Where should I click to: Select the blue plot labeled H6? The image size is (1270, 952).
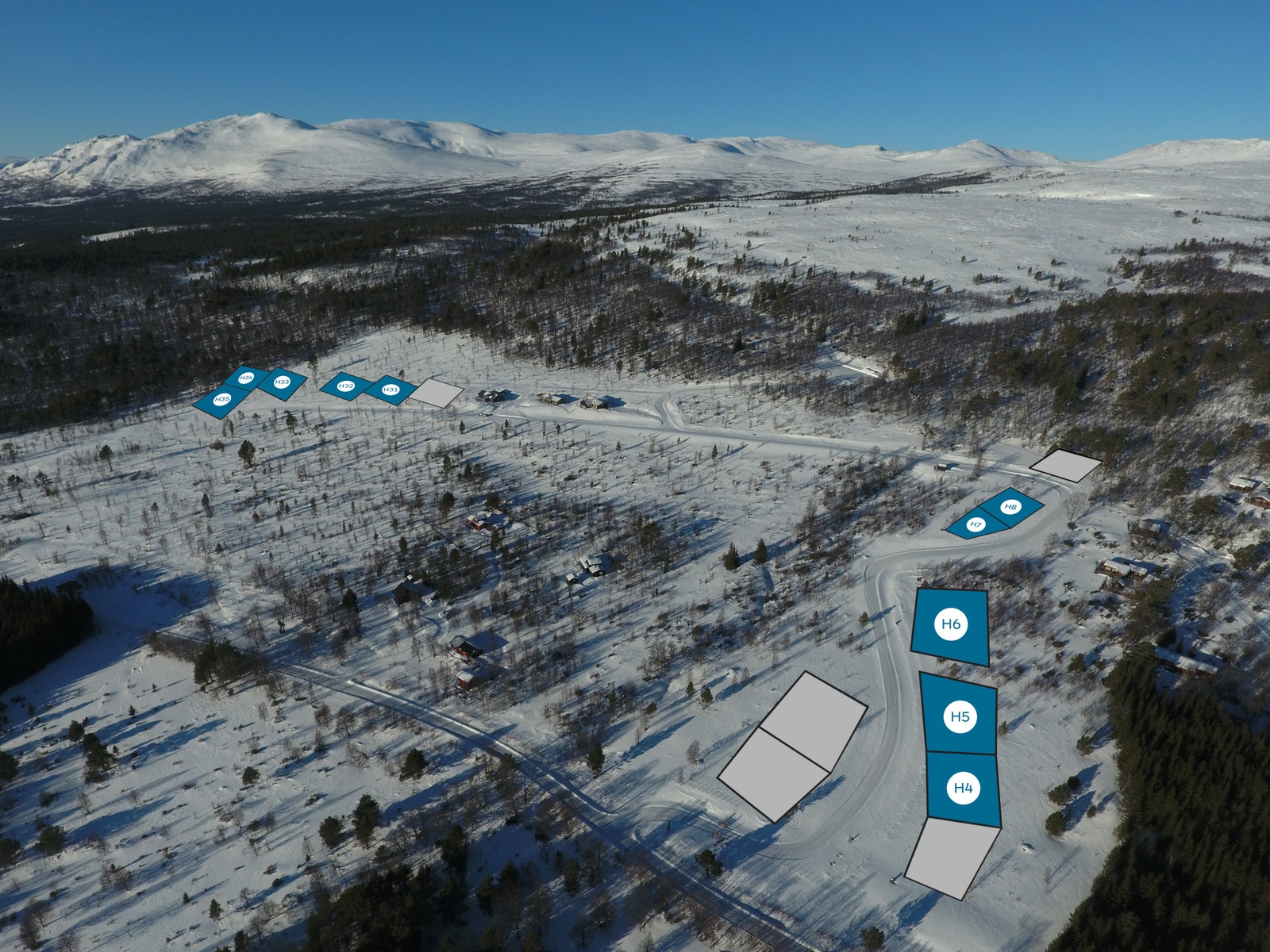tap(951, 625)
